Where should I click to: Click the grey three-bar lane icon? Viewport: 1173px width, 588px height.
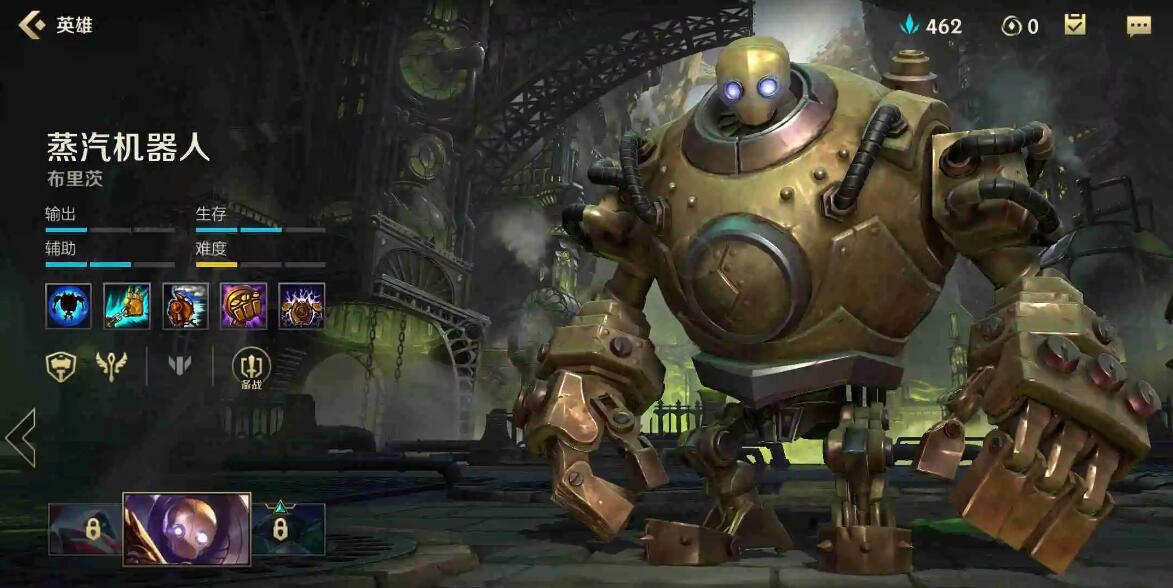[x=180, y=366]
